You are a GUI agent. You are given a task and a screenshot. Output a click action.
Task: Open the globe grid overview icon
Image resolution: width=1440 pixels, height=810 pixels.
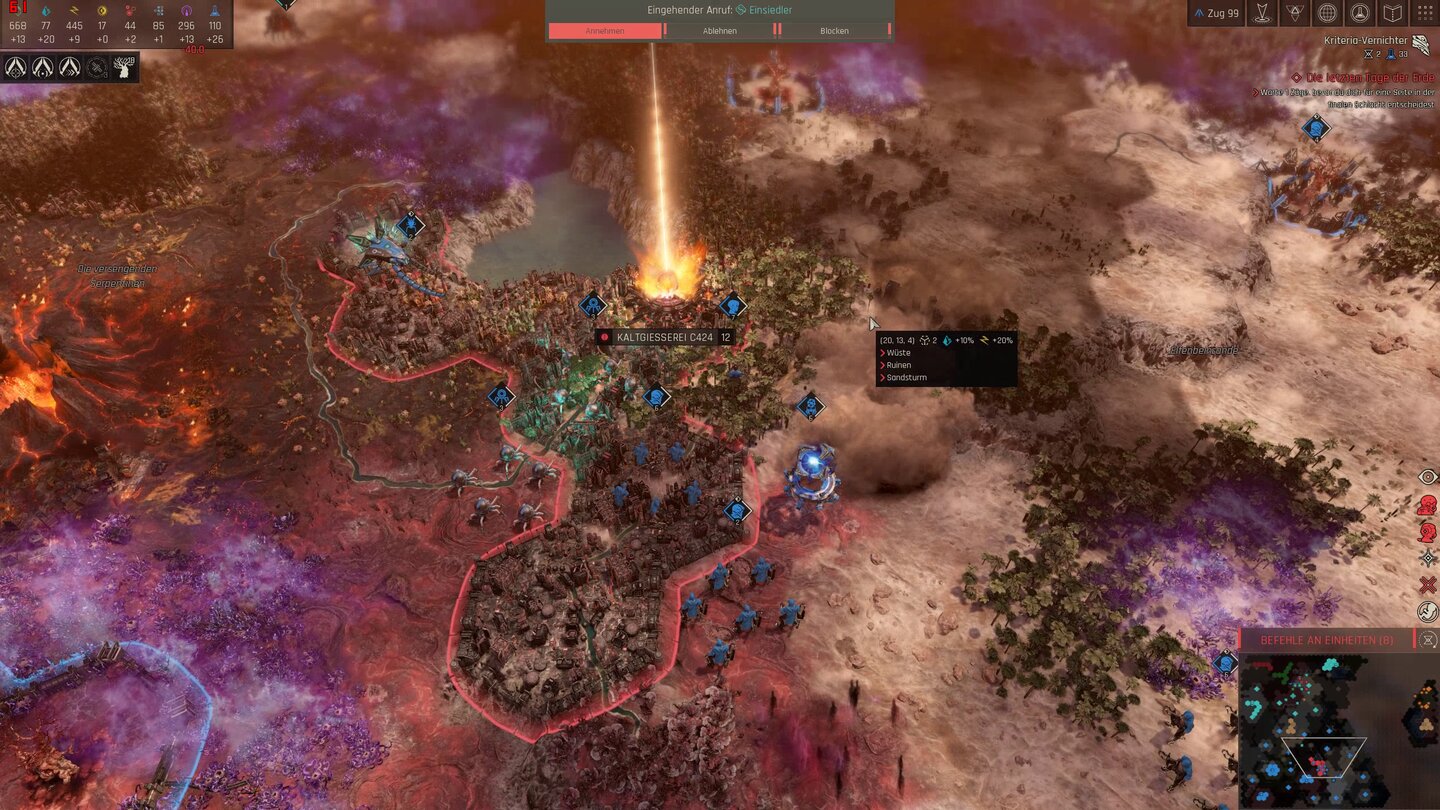[x=1327, y=13]
